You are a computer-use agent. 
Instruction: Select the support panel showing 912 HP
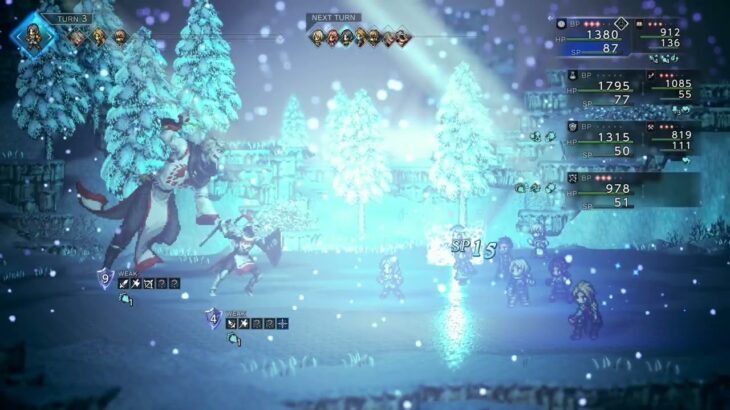click(x=665, y=37)
